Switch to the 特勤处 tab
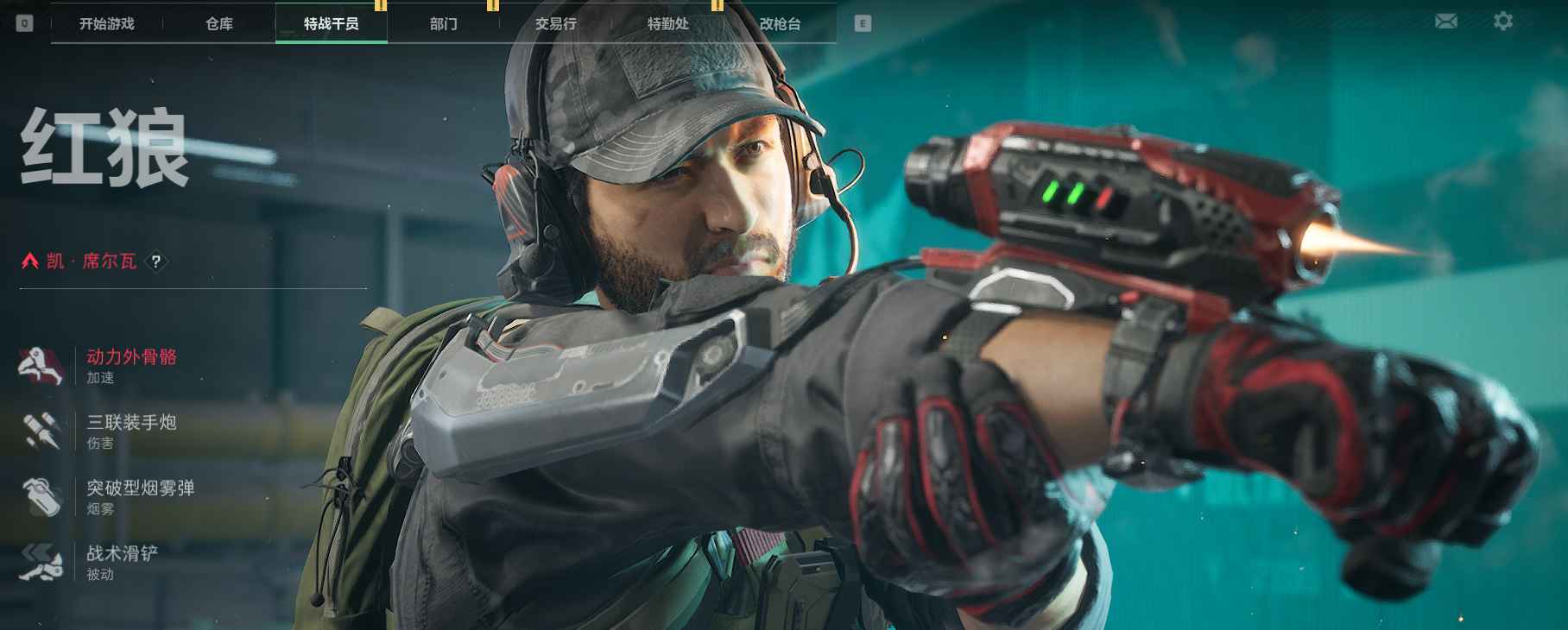The width and height of the screenshot is (1568, 630). pyautogui.click(x=668, y=23)
